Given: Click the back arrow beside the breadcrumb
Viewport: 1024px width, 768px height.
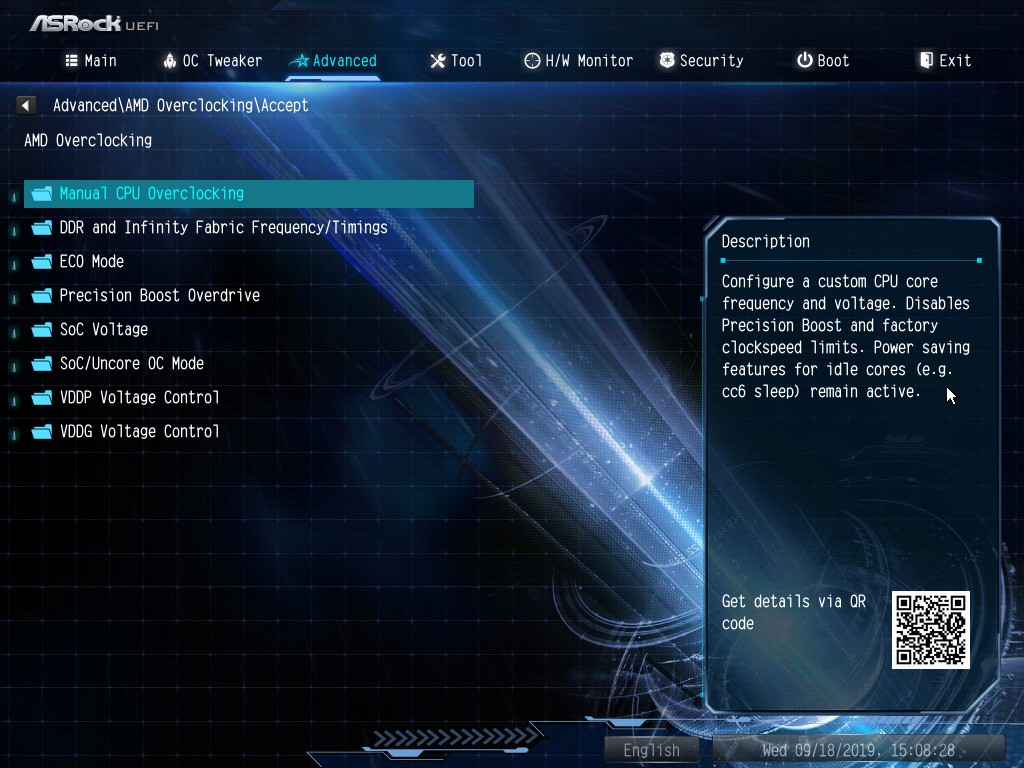Looking at the screenshot, I should pyautogui.click(x=27, y=105).
